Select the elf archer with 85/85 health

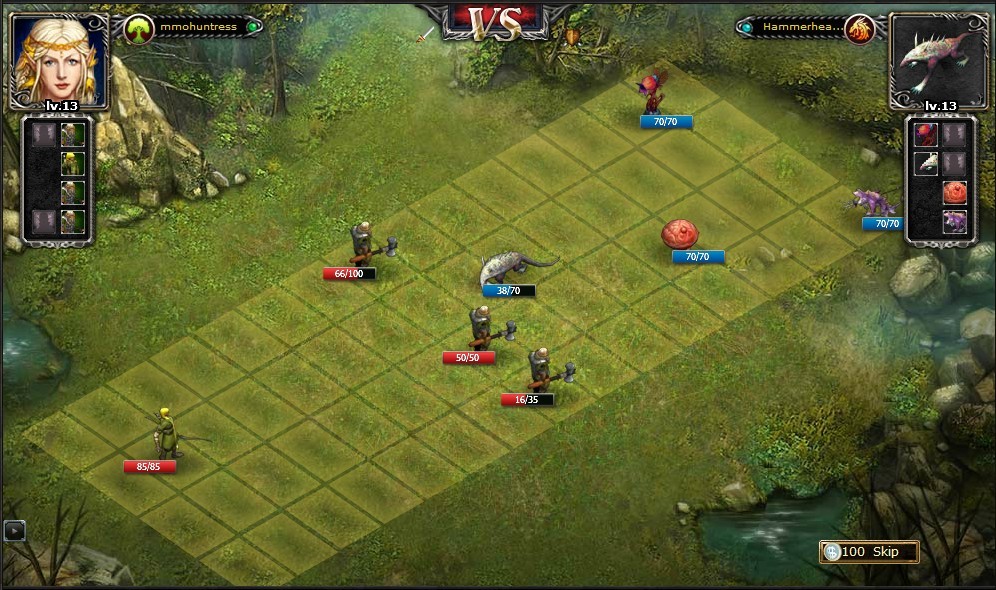pos(166,434)
